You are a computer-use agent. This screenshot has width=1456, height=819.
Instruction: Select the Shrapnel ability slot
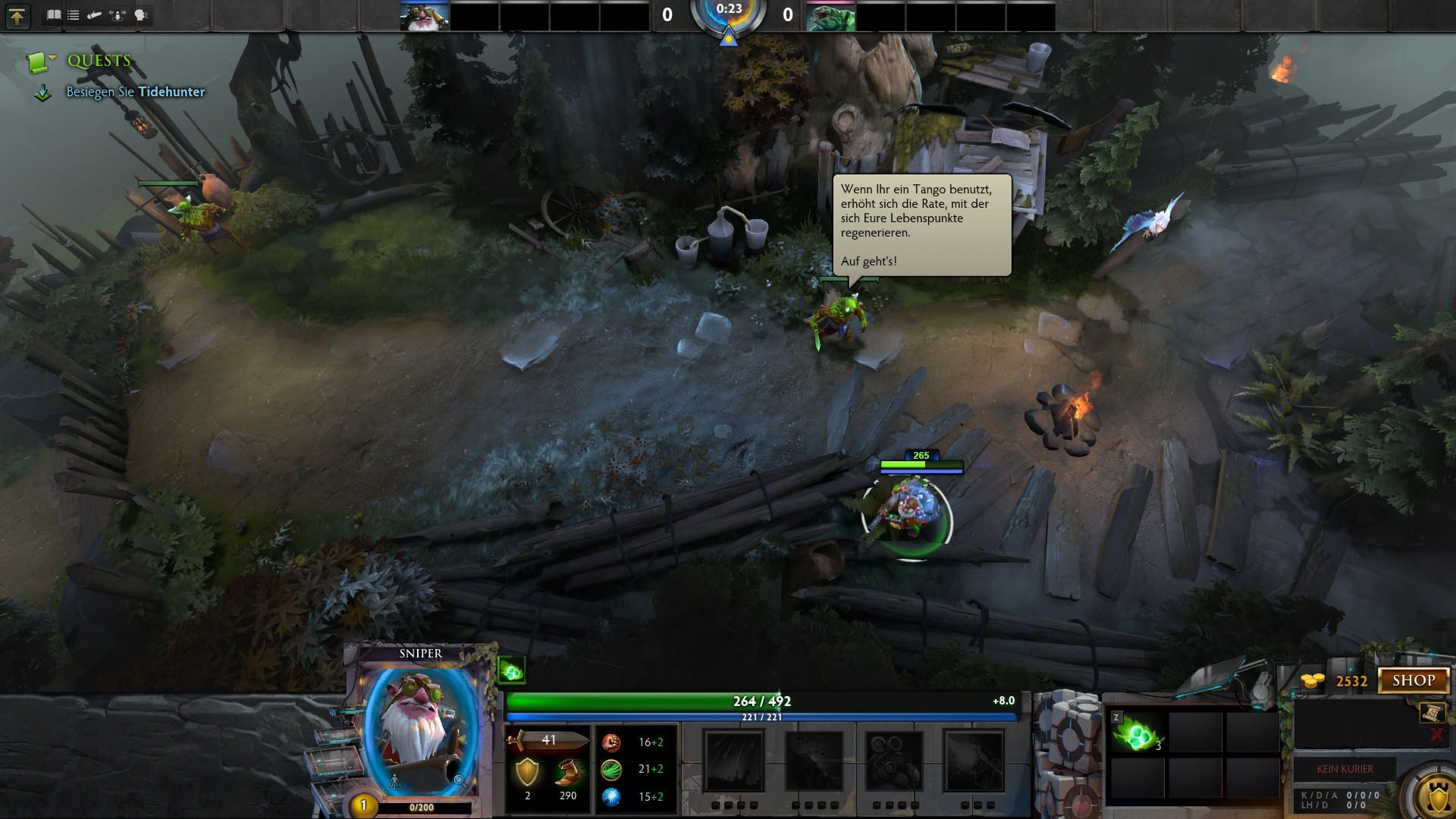tap(733, 761)
